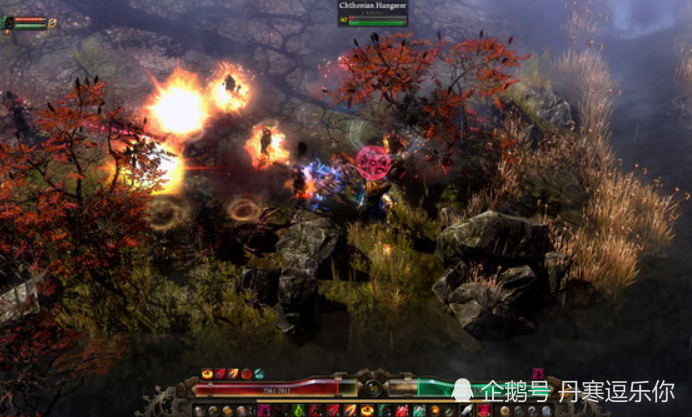Click the yellow-framed icon beside the pet bars
Image resolution: width=692 pixels, height=417 pixels.
coord(52,22)
